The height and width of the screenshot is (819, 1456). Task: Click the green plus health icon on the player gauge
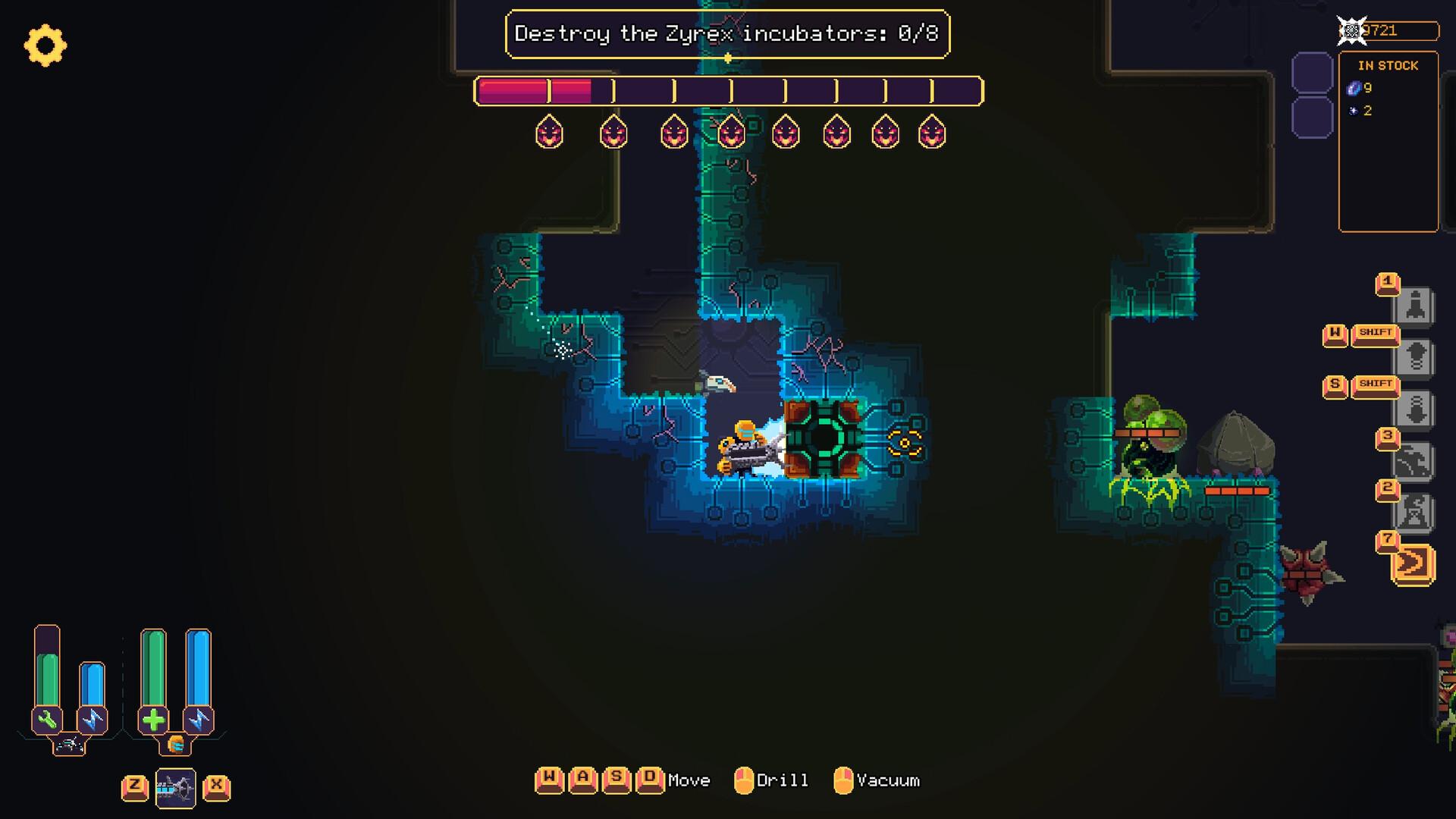pyautogui.click(x=153, y=719)
